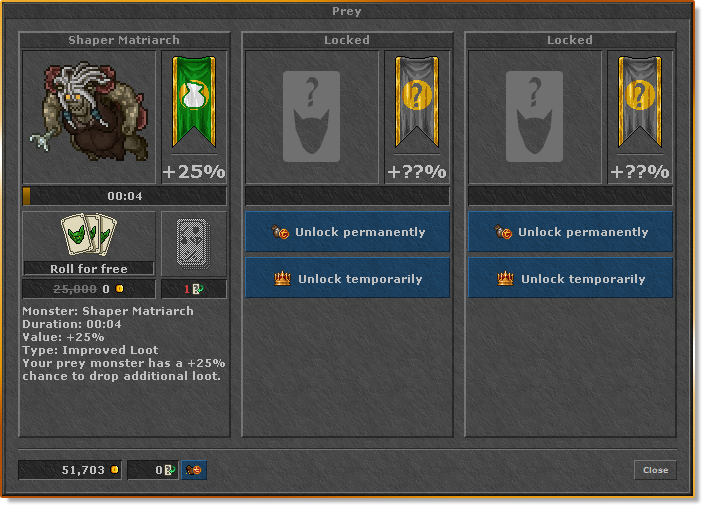Image resolution: width=702 pixels, height=505 pixels.
Task: Click the prey wildcard selection card button
Action: coord(193,243)
